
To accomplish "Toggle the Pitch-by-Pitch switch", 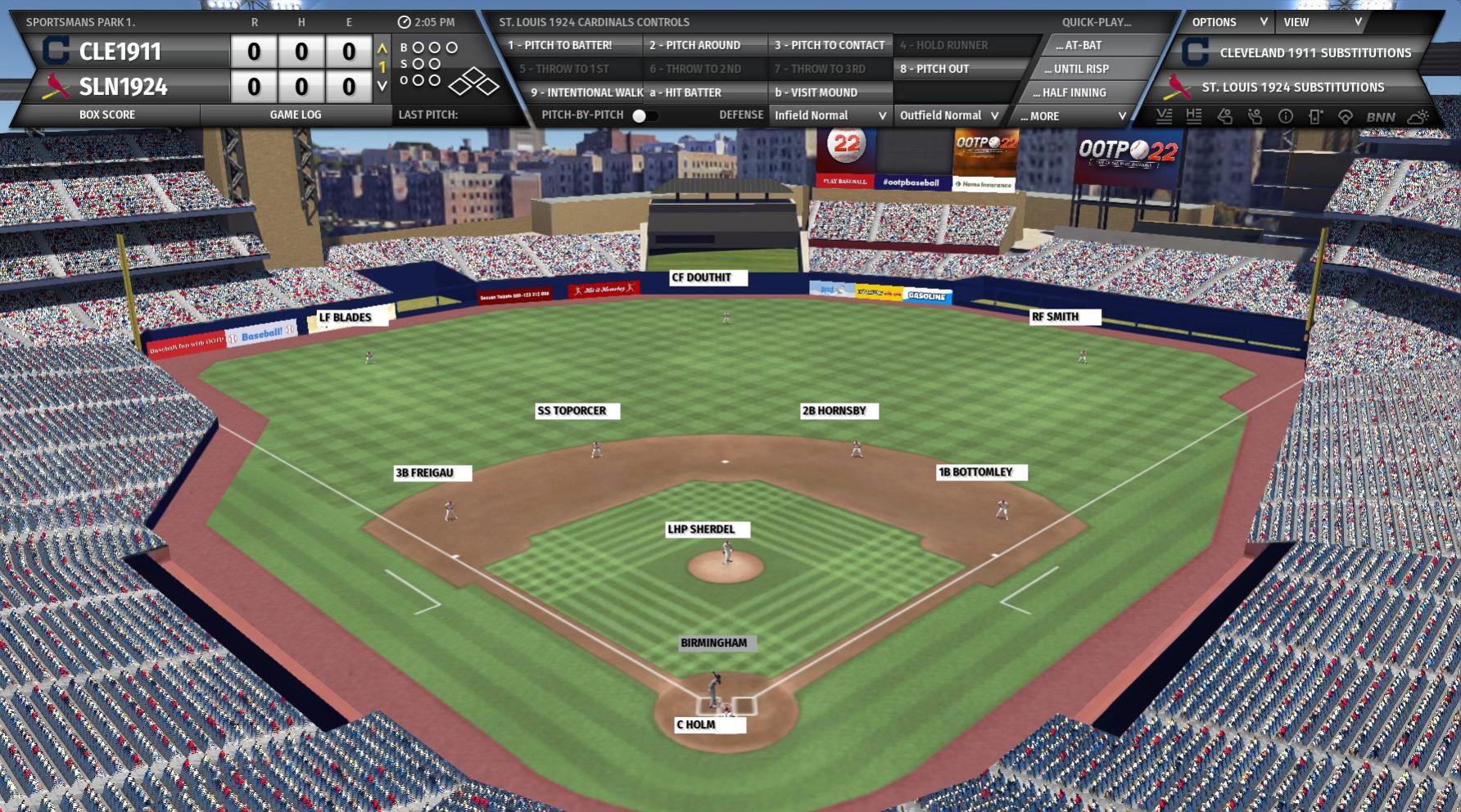I will (x=644, y=115).
